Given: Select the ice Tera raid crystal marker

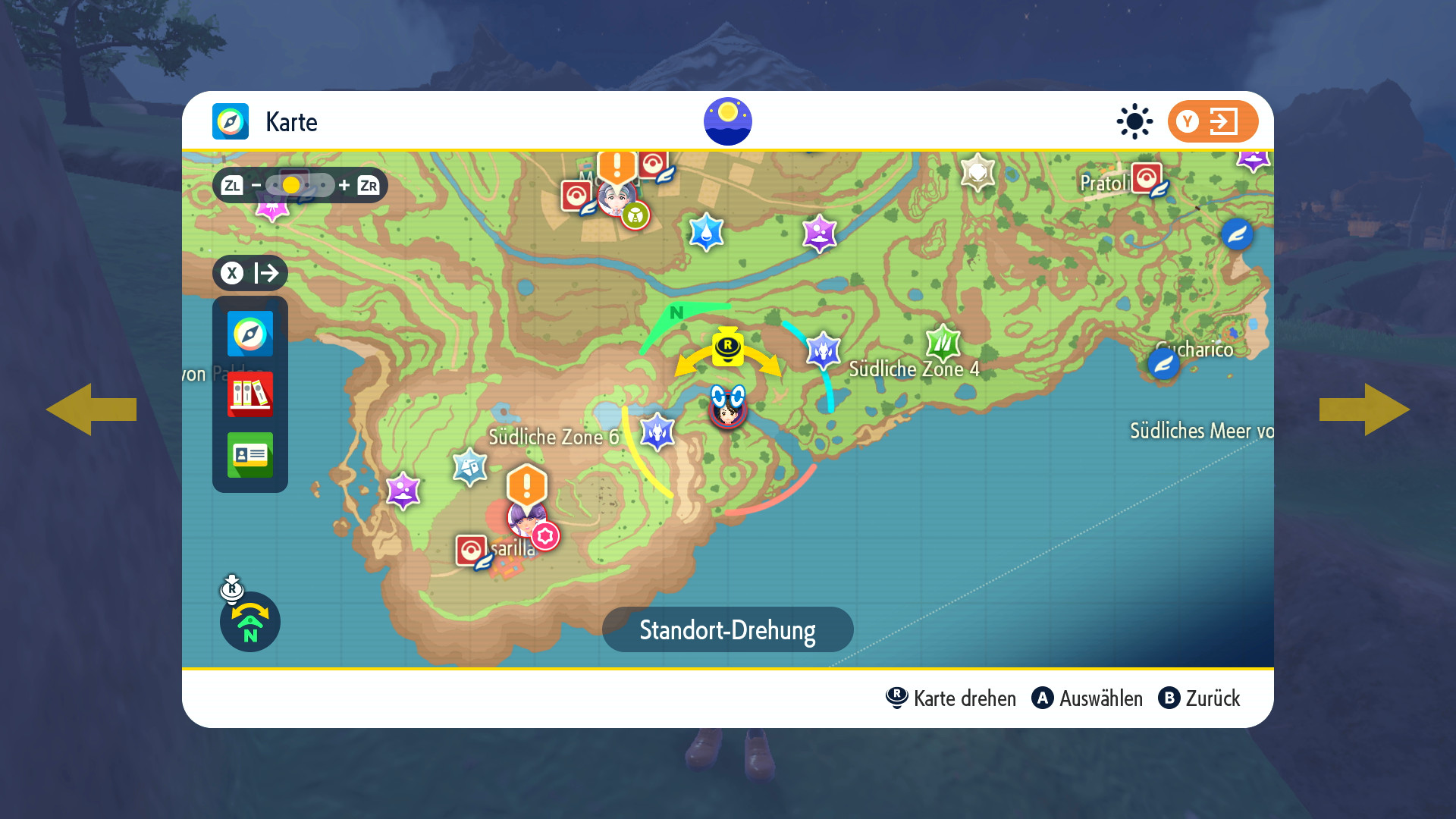Looking at the screenshot, I should pos(469,467).
